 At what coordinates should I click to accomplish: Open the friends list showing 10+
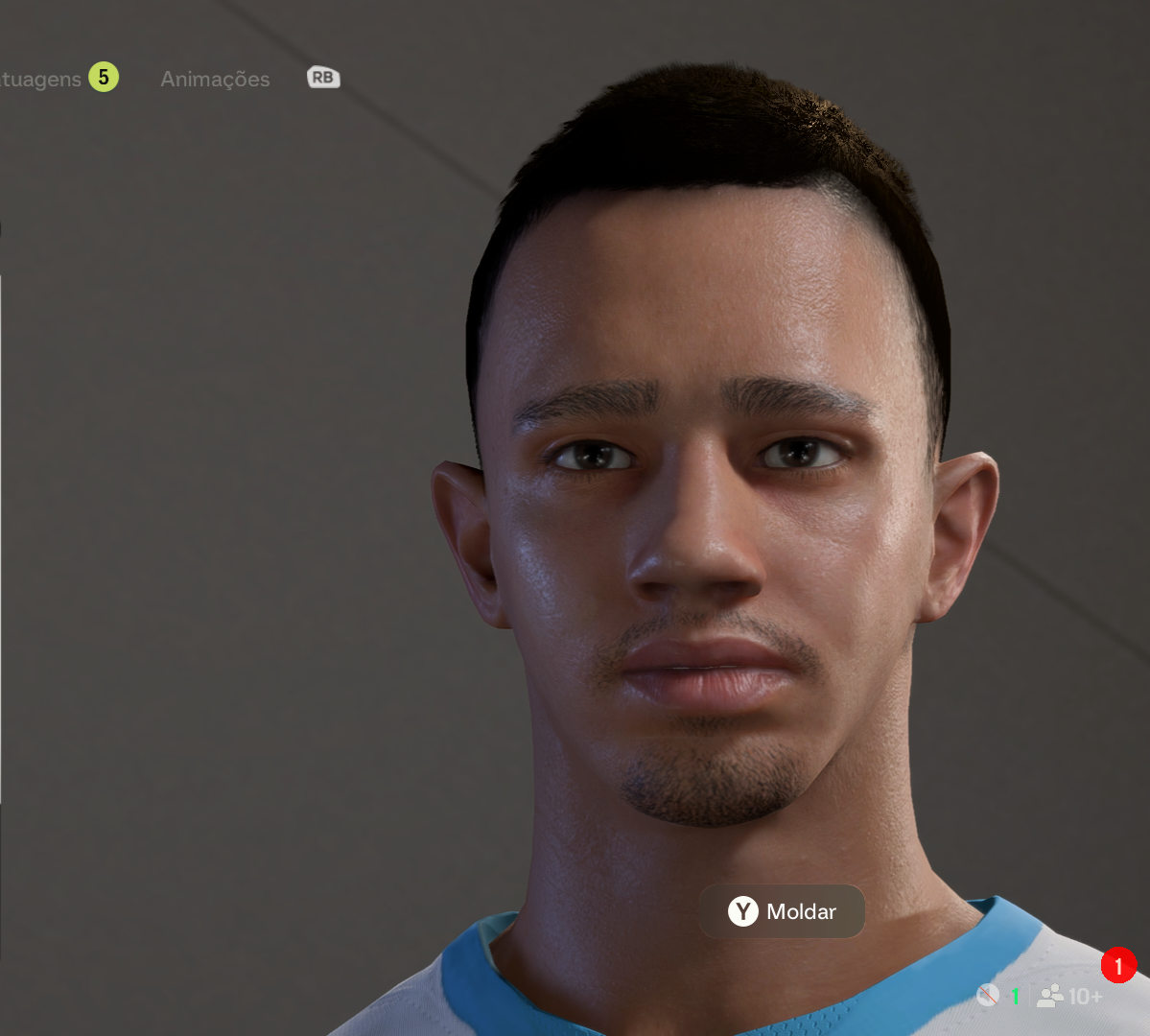[x=1070, y=997]
